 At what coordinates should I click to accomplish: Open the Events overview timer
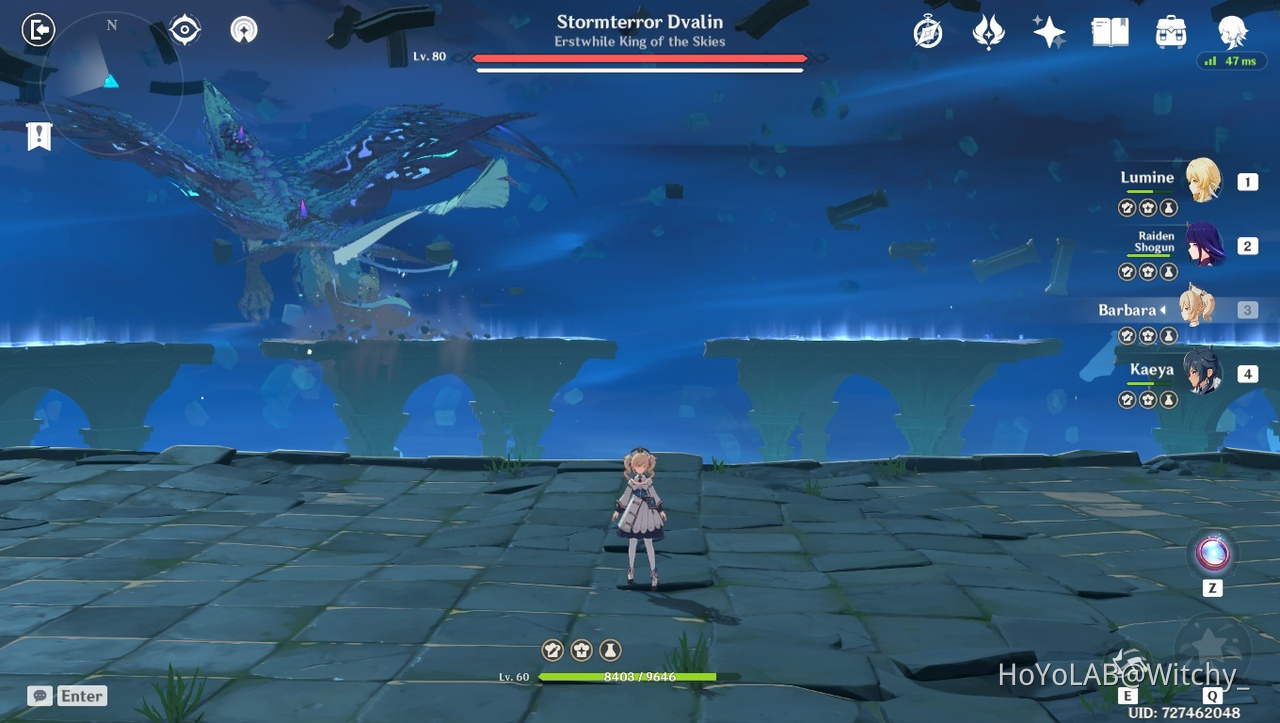click(x=928, y=31)
